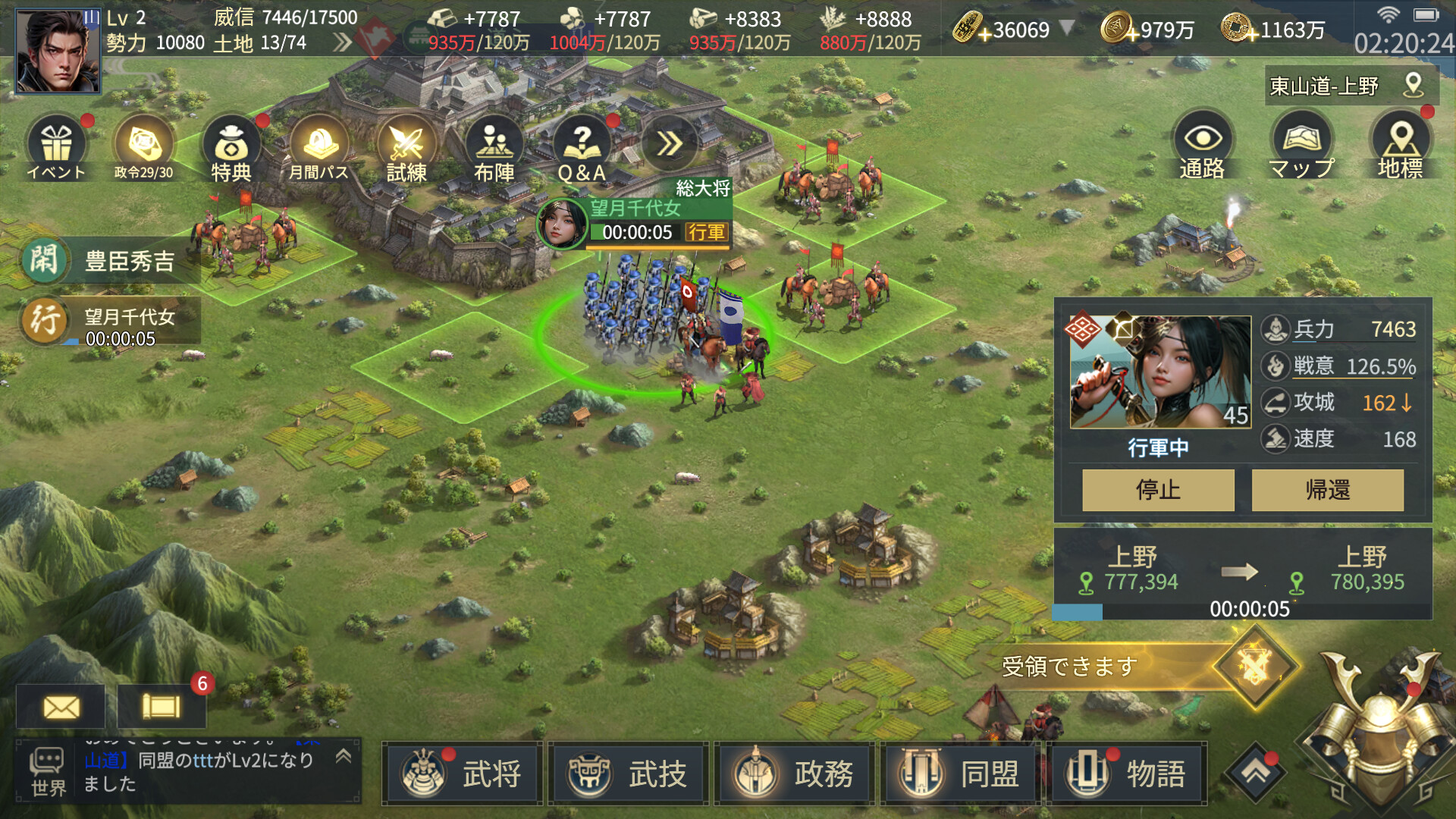Open the mail inbox icon
The image size is (1456, 819).
click(x=61, y=707)
